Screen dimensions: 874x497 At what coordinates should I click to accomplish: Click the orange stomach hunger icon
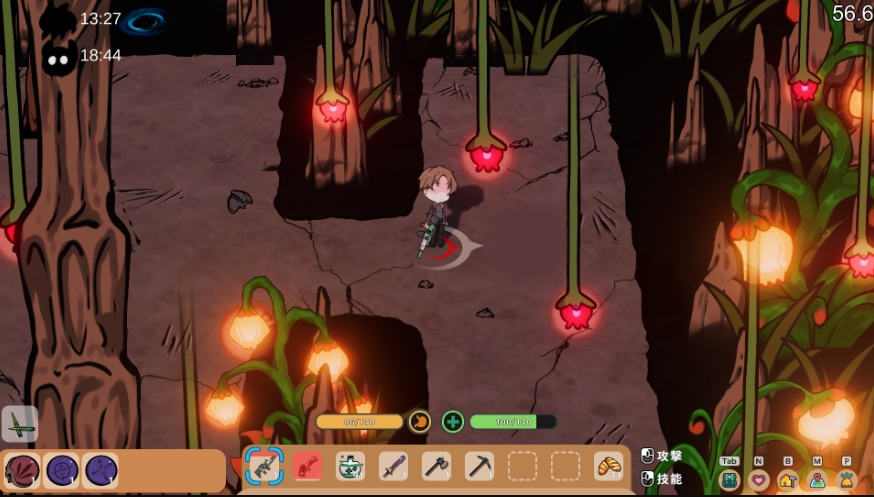coord(420,422)
